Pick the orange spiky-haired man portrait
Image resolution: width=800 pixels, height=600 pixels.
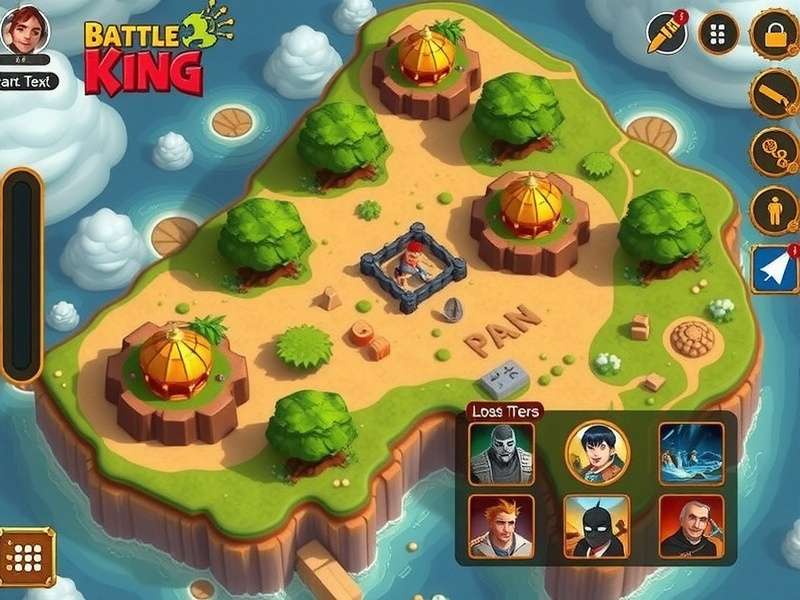coord(501,526)
